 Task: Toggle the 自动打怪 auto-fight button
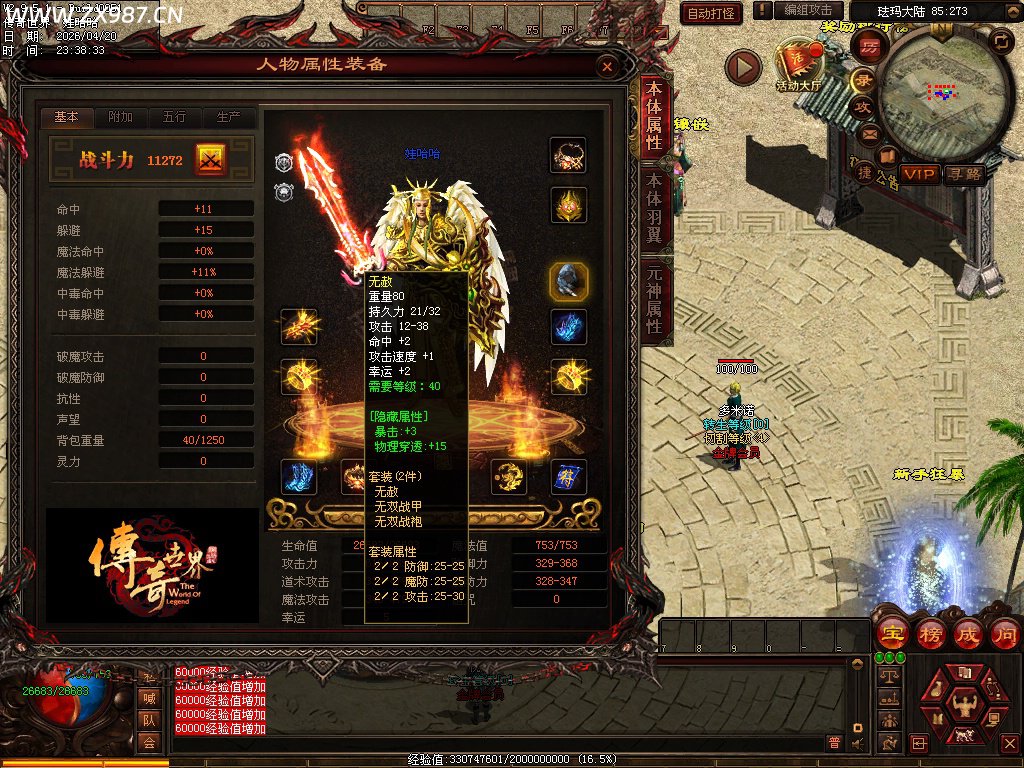pos(711,13)
